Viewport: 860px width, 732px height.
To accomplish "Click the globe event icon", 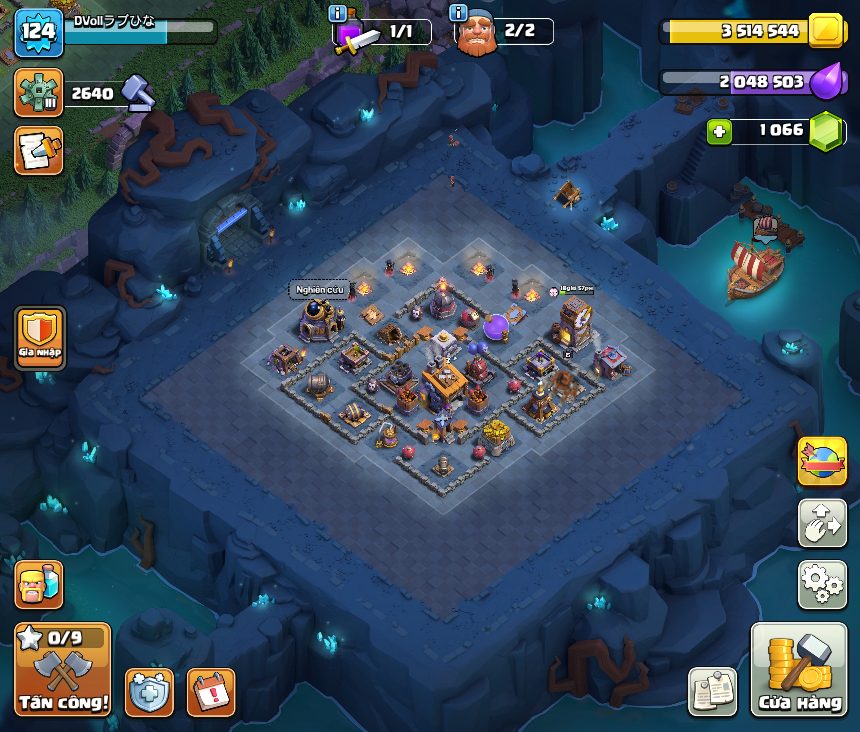I will click(x=821, y=462).
